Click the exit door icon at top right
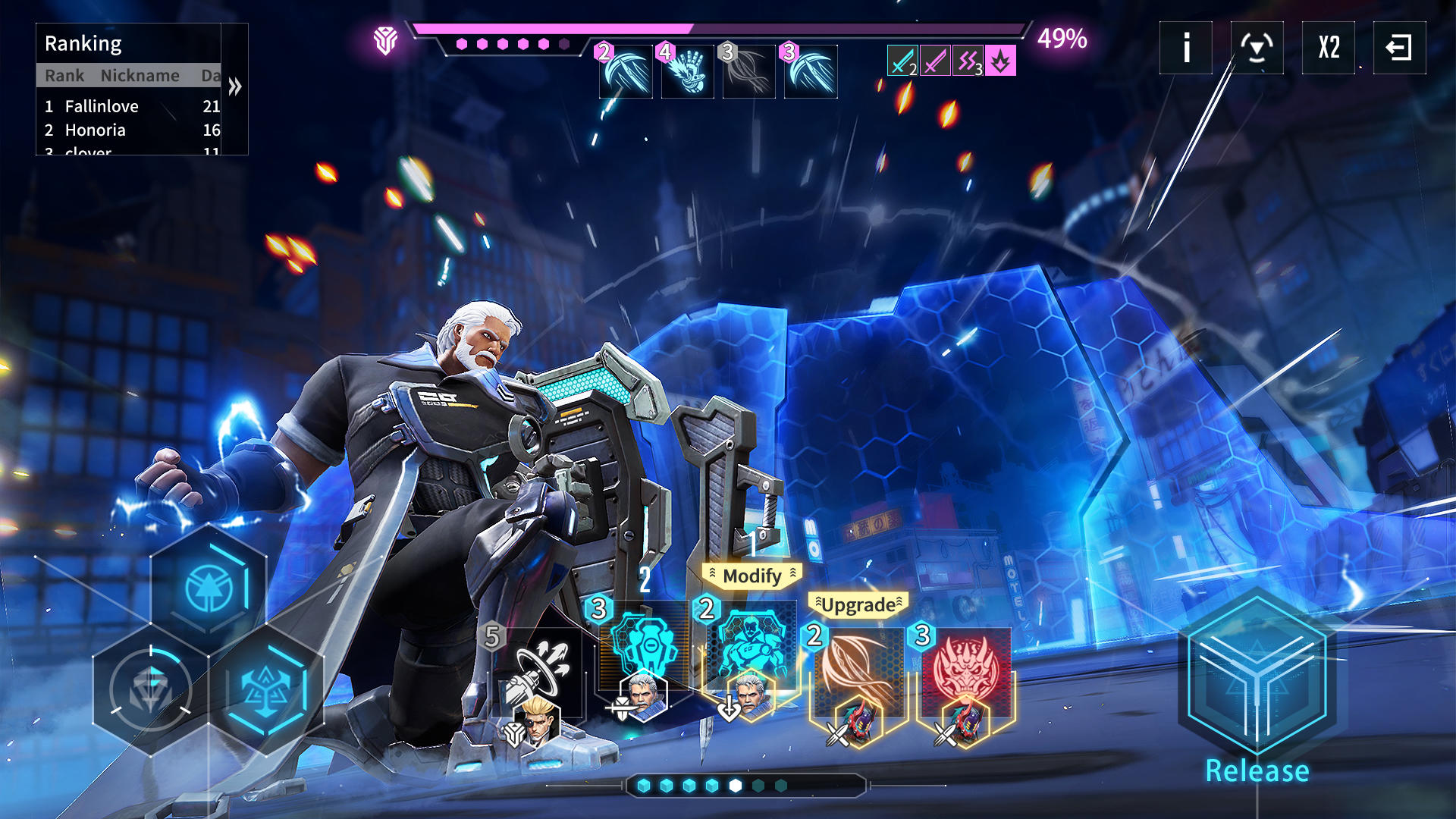 click(x=1399, y=48)
